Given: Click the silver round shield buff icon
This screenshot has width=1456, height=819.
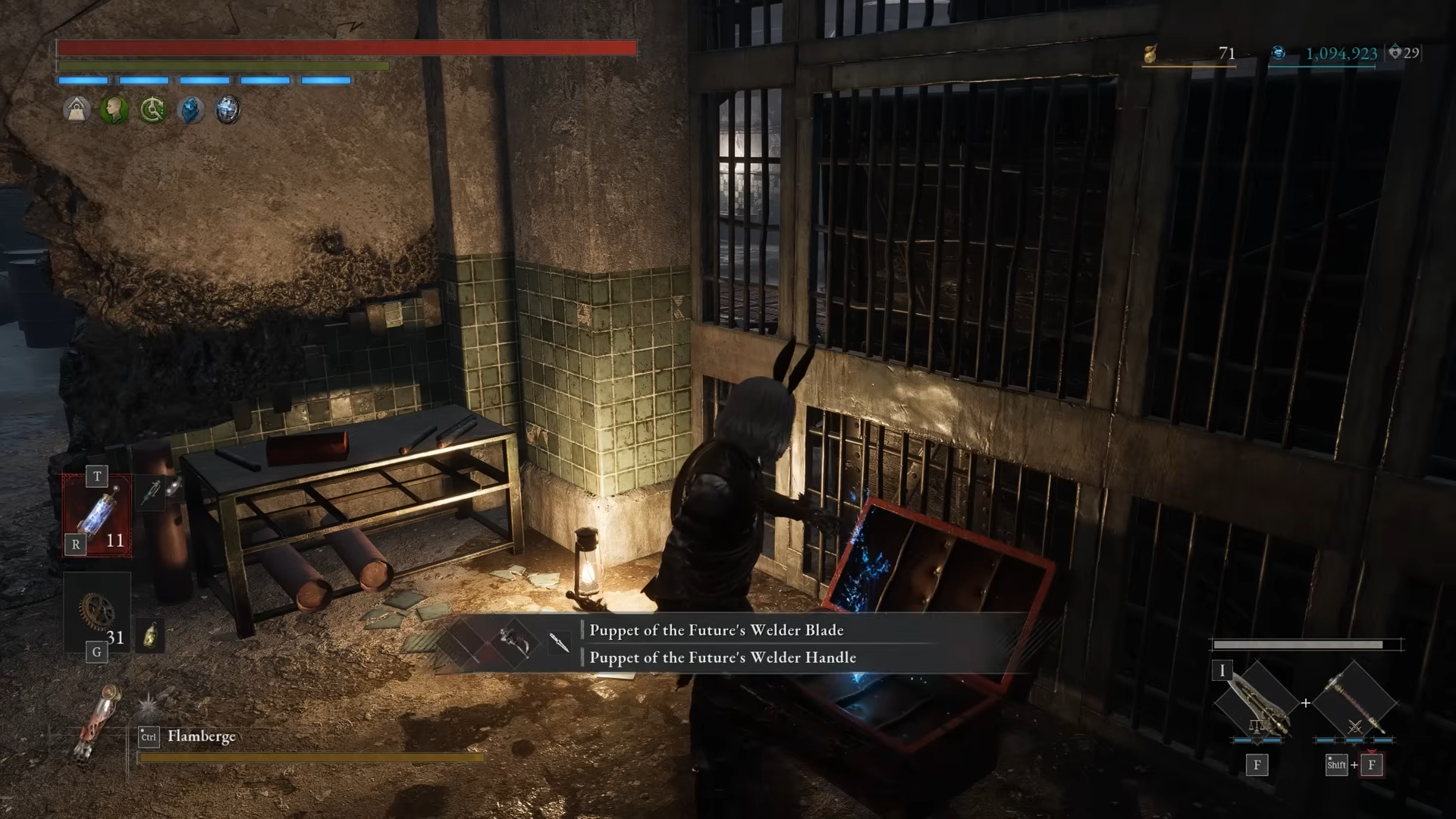Looking at the screenshot, I should pos(227,111).
